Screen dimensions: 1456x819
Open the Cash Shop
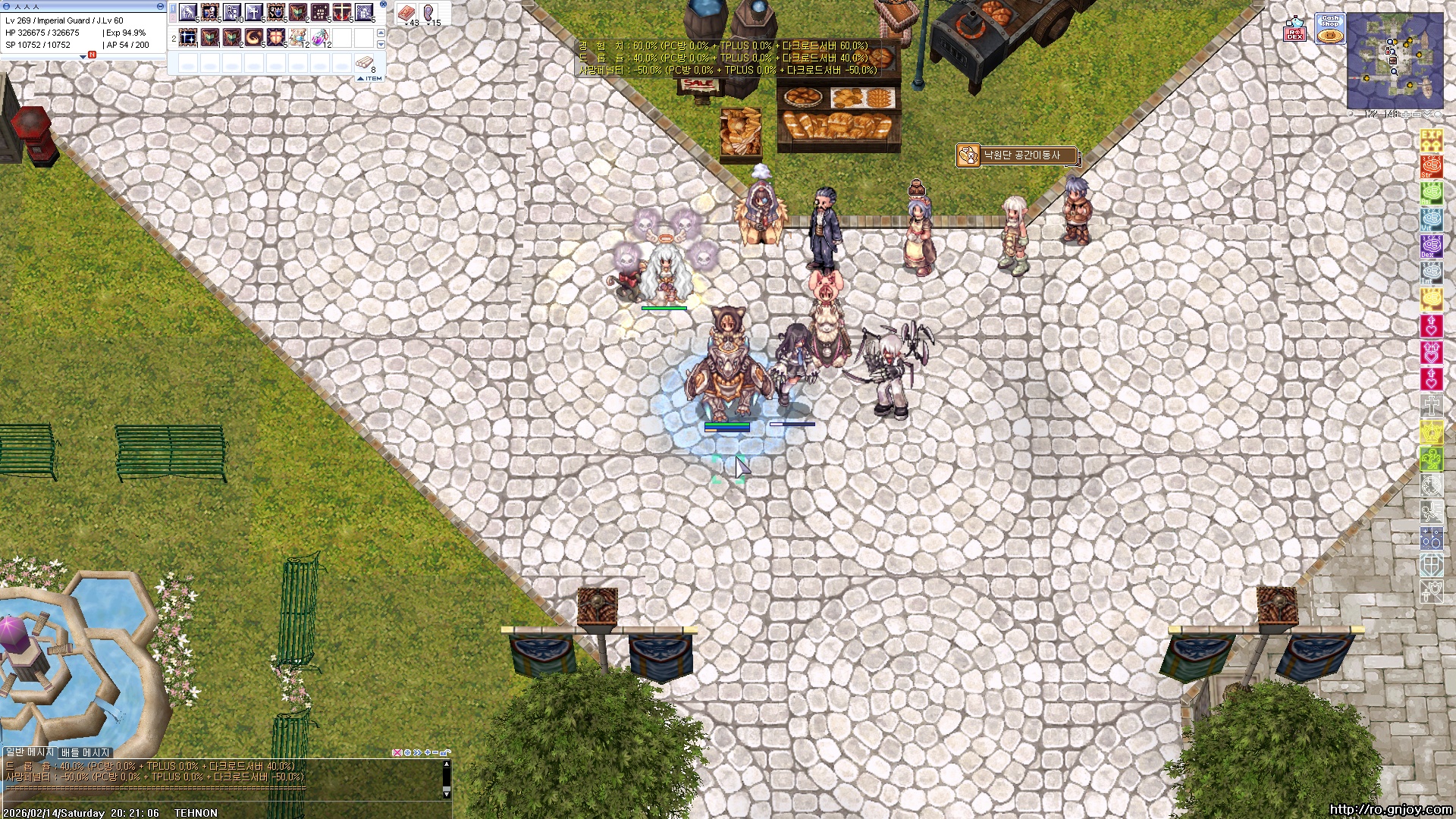click(x=1329, y=29)
